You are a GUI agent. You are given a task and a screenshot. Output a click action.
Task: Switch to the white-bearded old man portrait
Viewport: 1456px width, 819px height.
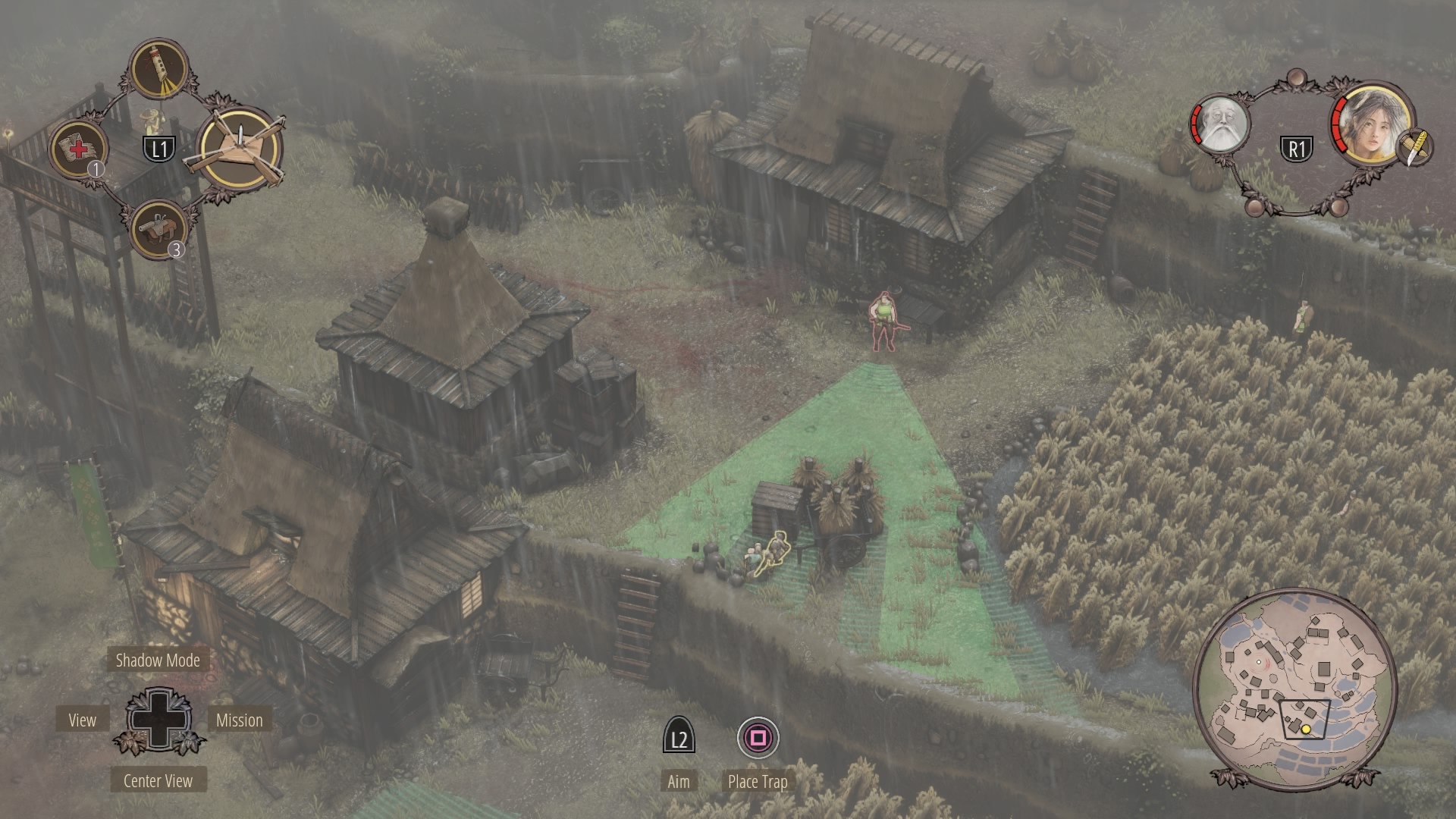tap(1220, 123)
